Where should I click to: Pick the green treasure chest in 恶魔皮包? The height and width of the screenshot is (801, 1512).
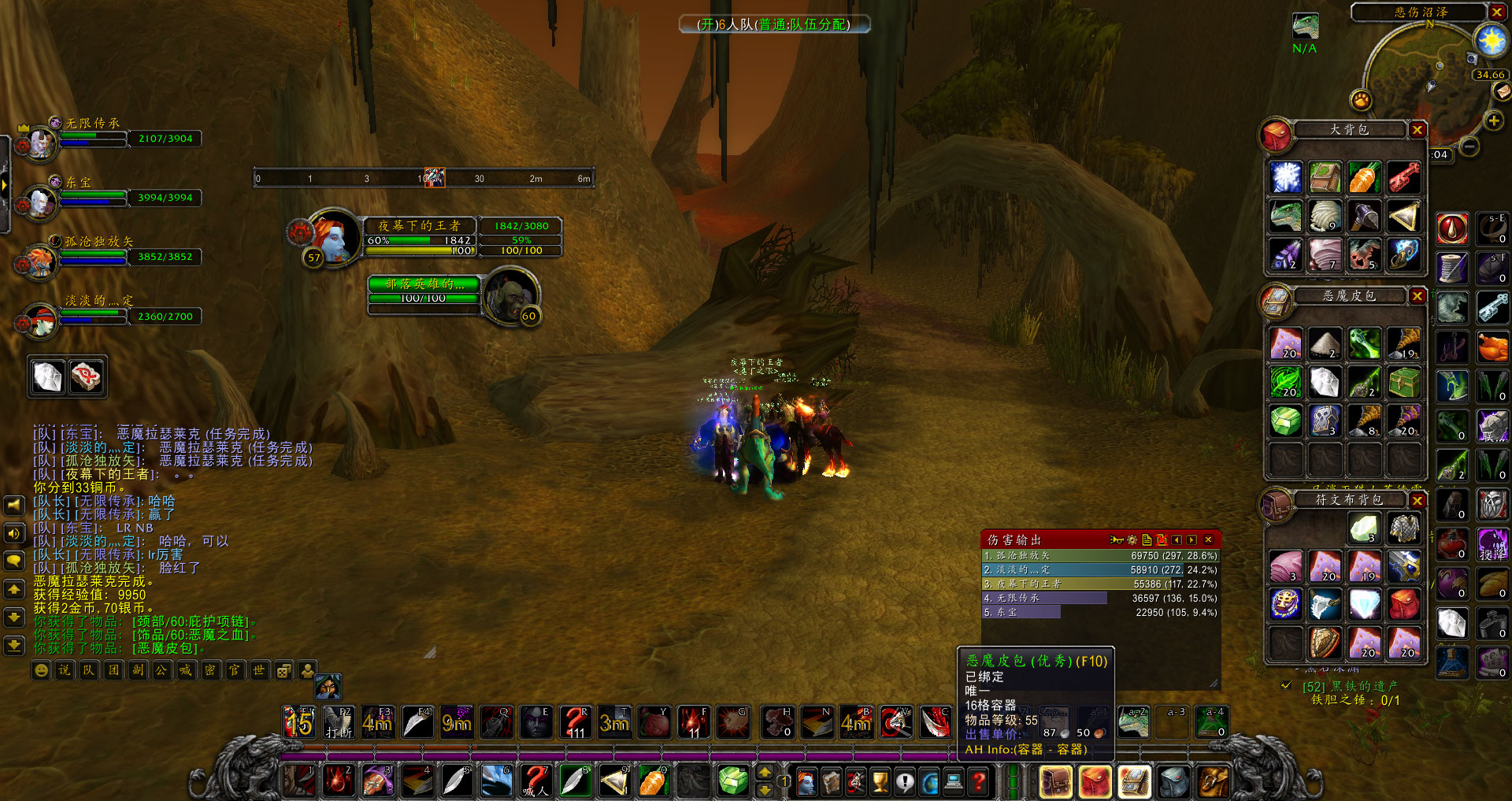(1403, 383)
